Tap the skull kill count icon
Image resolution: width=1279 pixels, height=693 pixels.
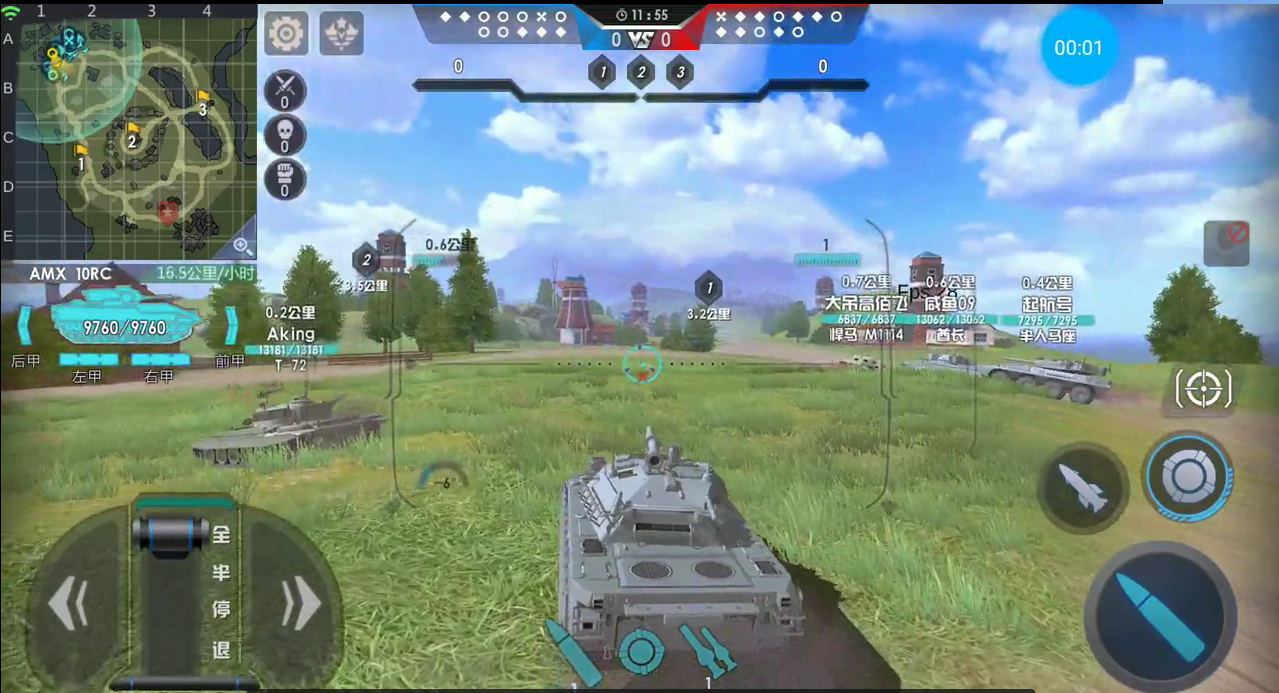point(285,135)
